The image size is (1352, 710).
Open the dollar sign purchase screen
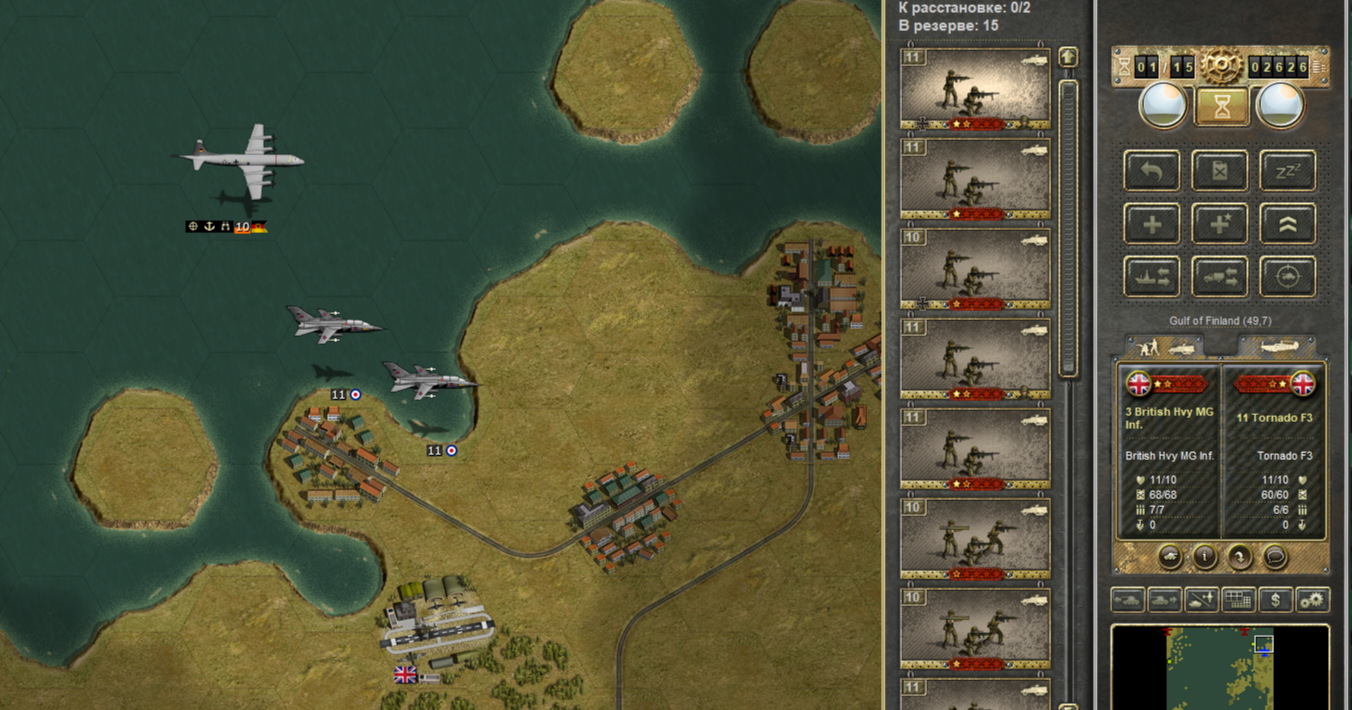(x=1275, y=600)
